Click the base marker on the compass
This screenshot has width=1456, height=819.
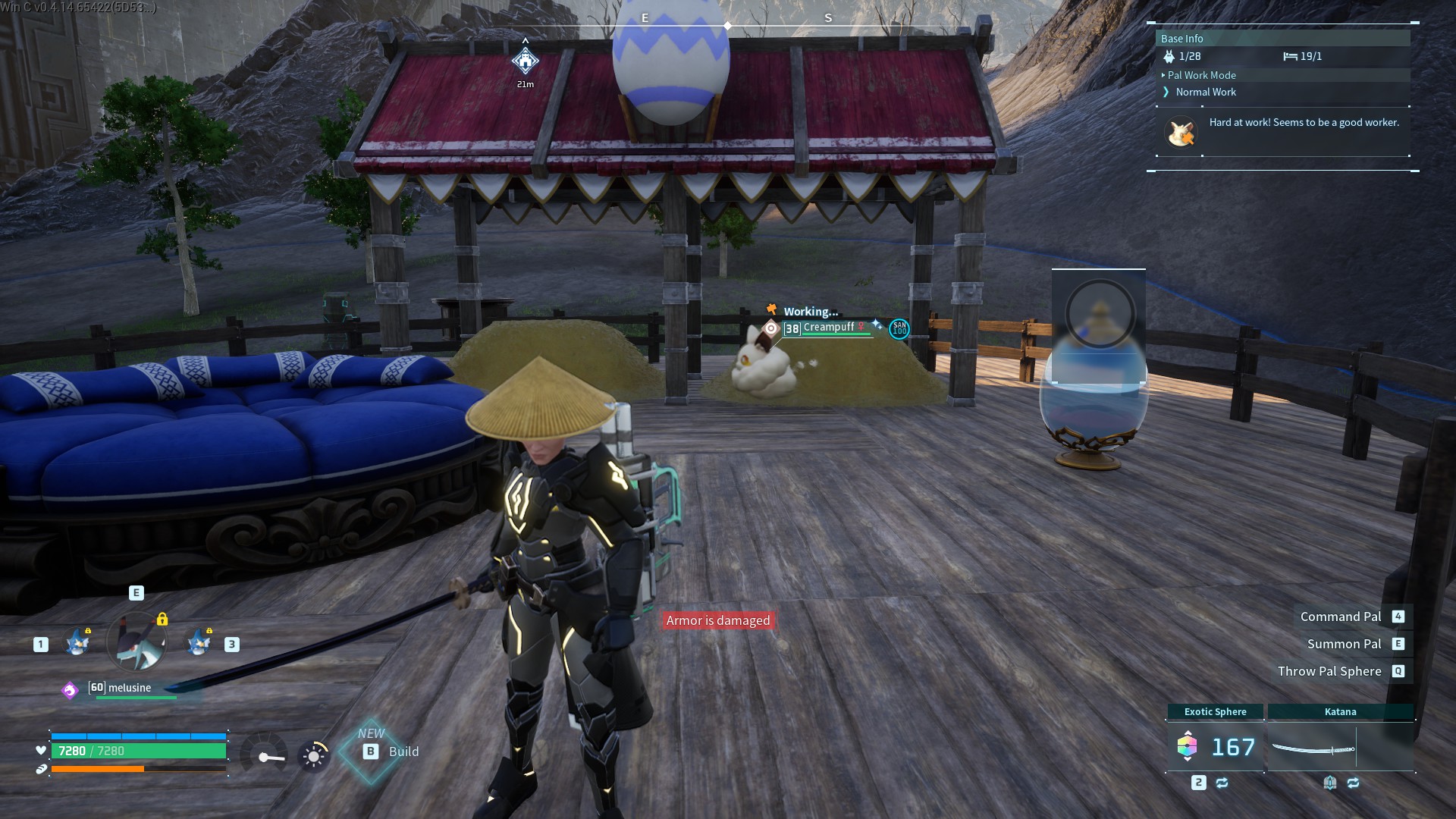(x=525, y=61)
